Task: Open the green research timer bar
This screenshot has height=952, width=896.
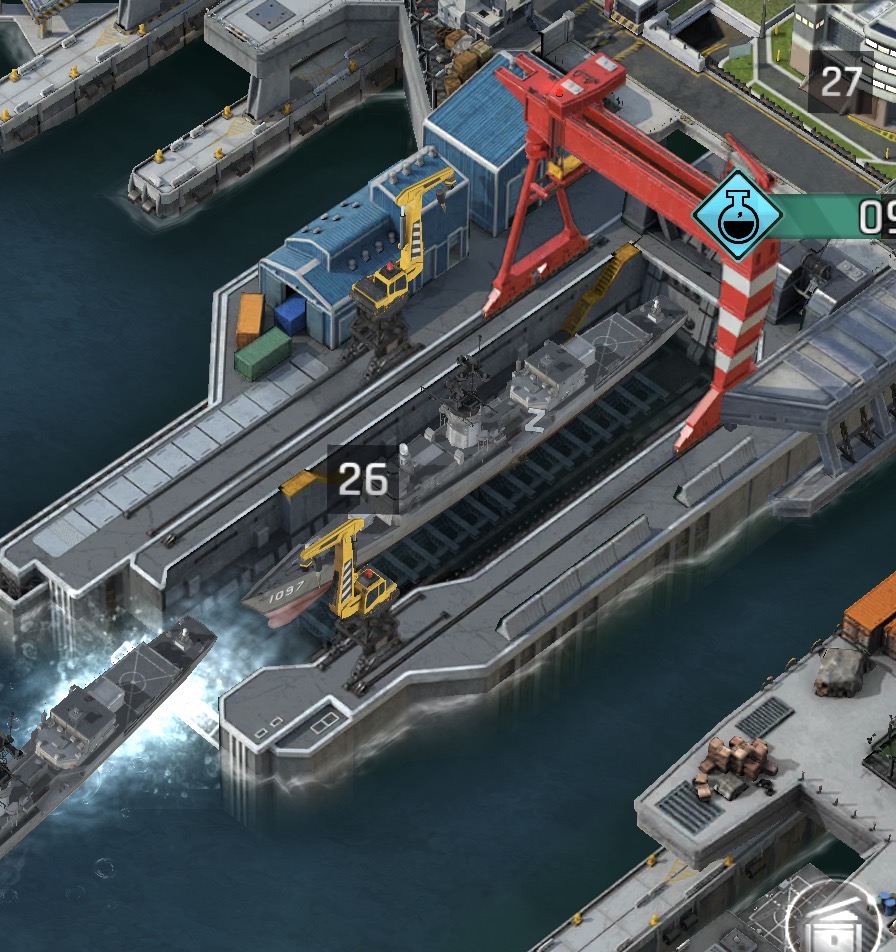Action: click(838, 216)
